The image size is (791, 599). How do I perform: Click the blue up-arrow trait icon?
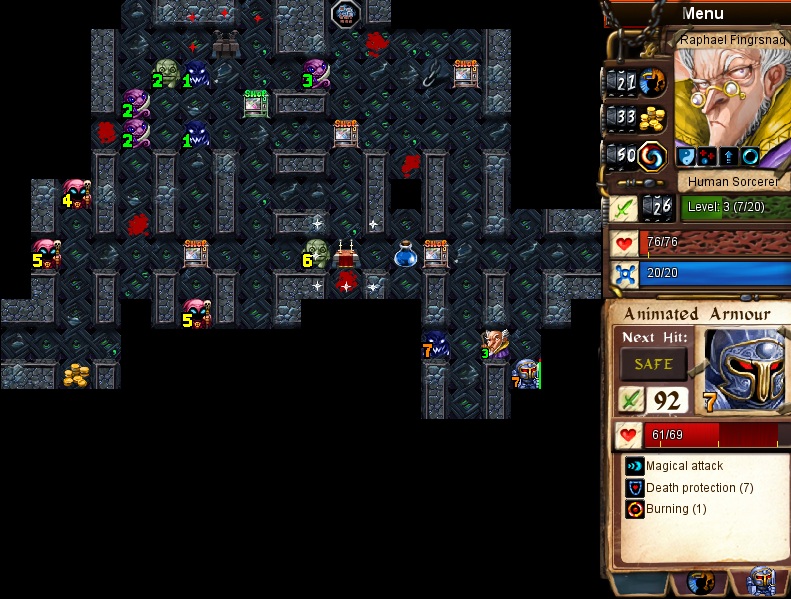pos(728,157)
